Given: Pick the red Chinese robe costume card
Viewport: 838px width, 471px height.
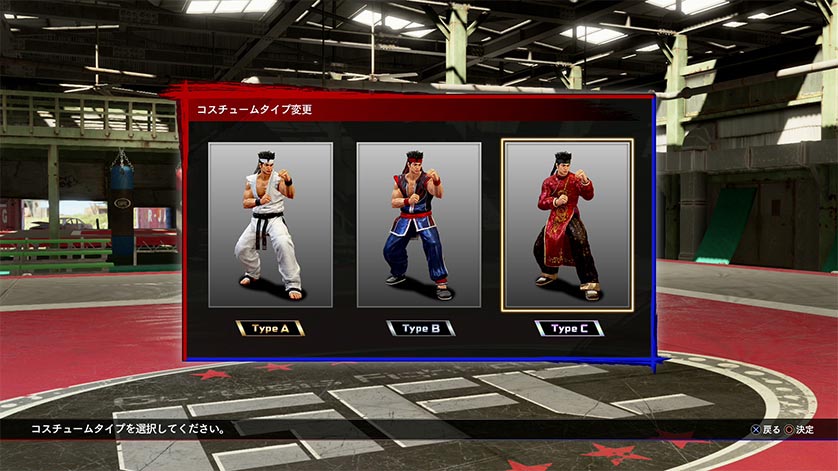Looking at the screenshot, I should click(x=567, y=225).
